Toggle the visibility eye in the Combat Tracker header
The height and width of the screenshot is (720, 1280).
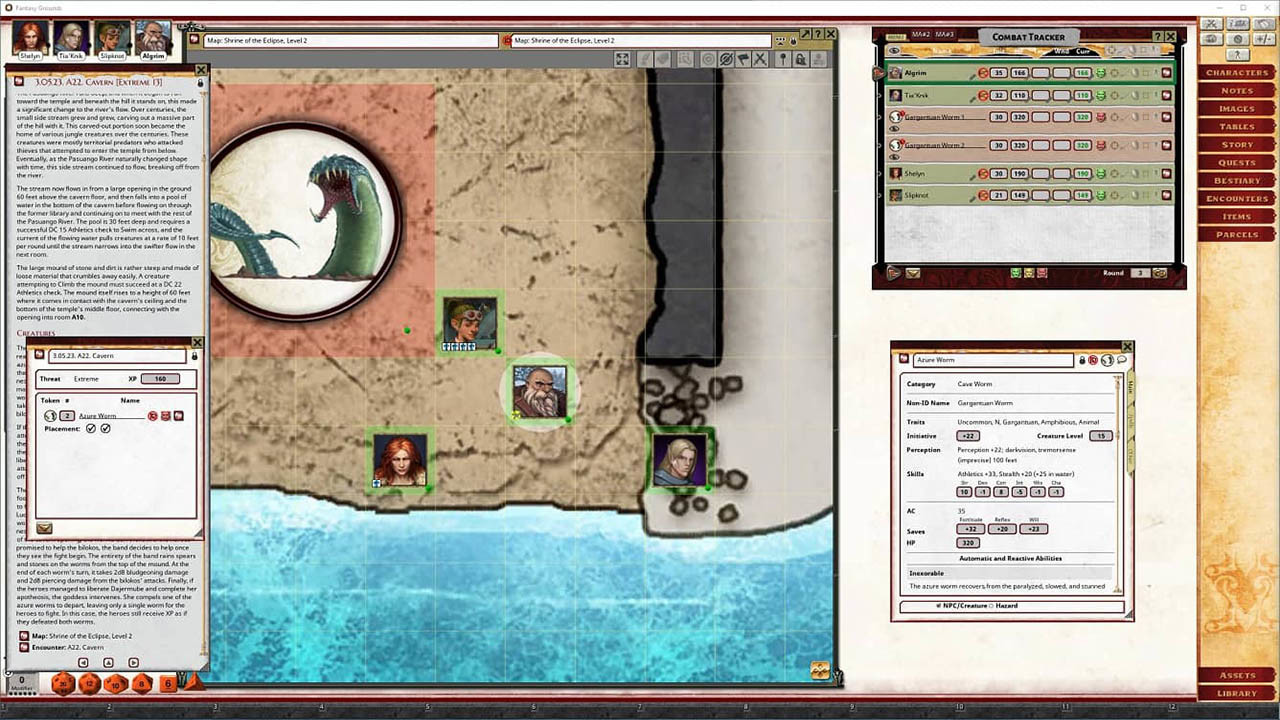pyautogui.click(x=893, y=51)
